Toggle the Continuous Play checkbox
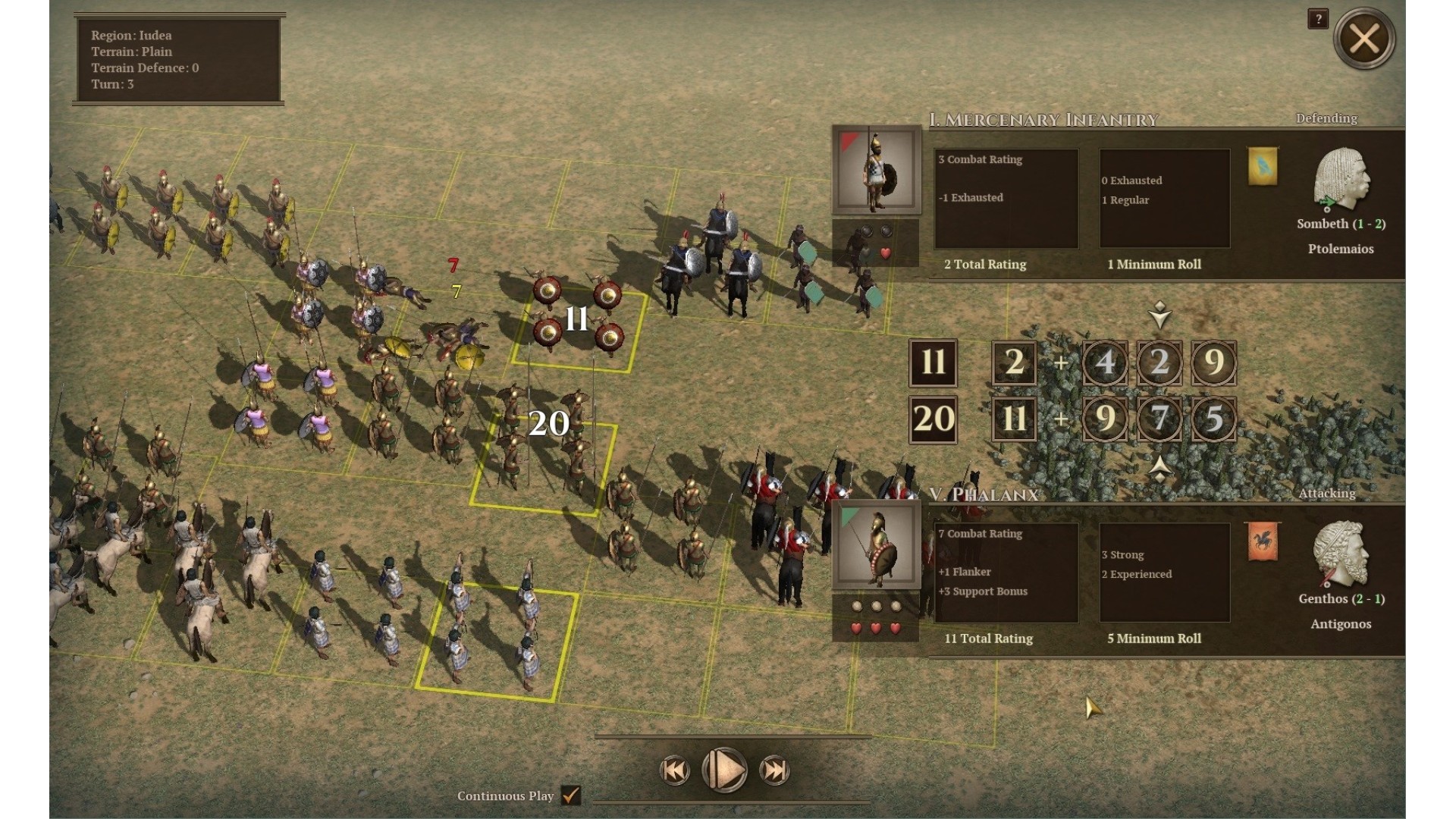The width and height of the screenshot is (1456, 819). [x=571, y=795]
